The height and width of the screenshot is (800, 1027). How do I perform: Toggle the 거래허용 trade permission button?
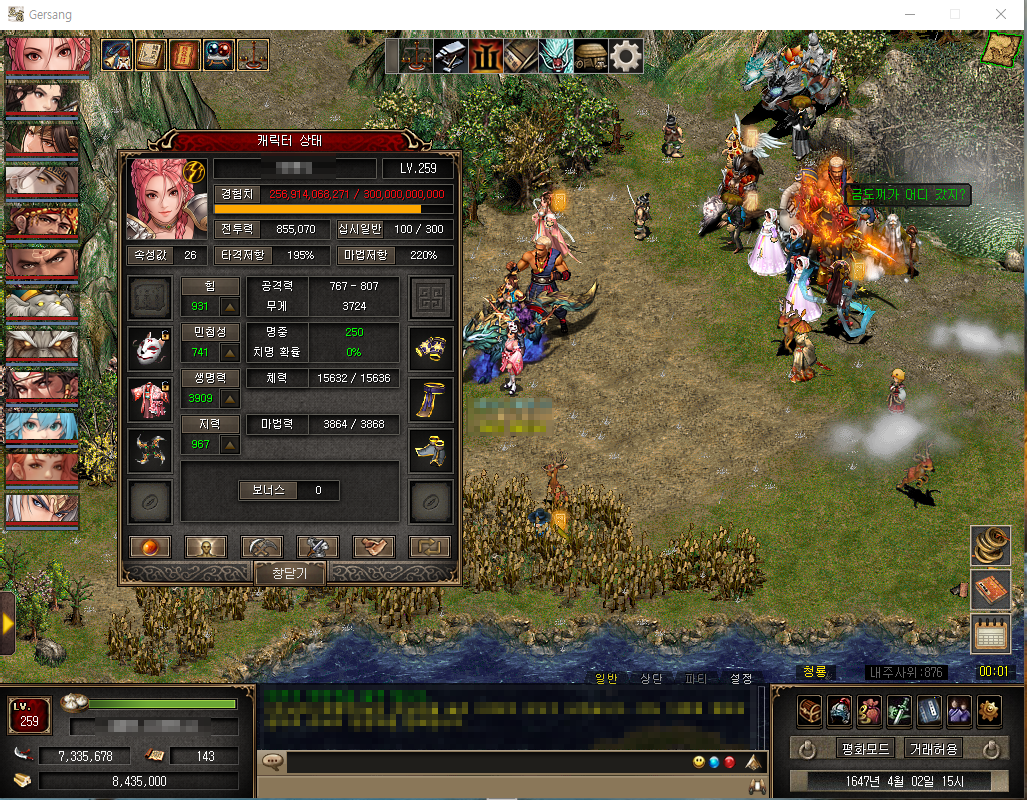[932, 748]
